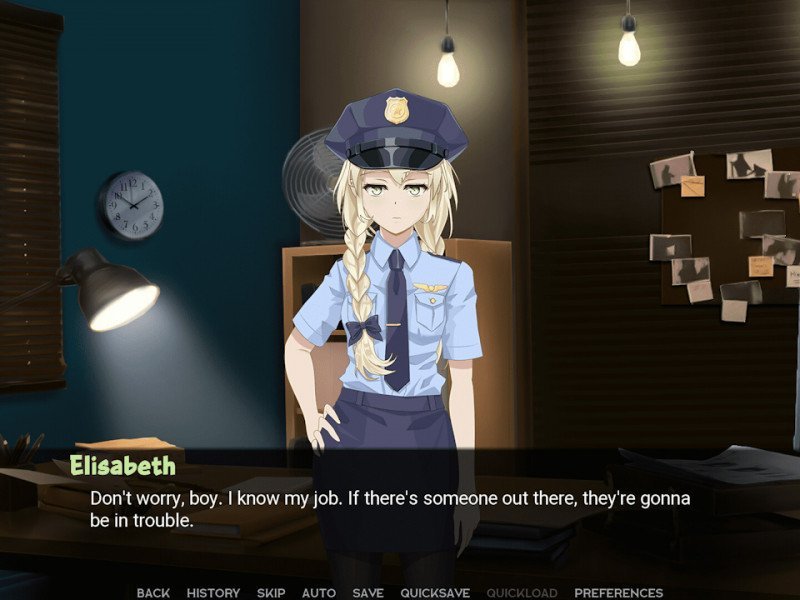The height and width of the screenshot is (600, 800).
Task: Open the Preferences menu
Action: click(x=618, y=593)
